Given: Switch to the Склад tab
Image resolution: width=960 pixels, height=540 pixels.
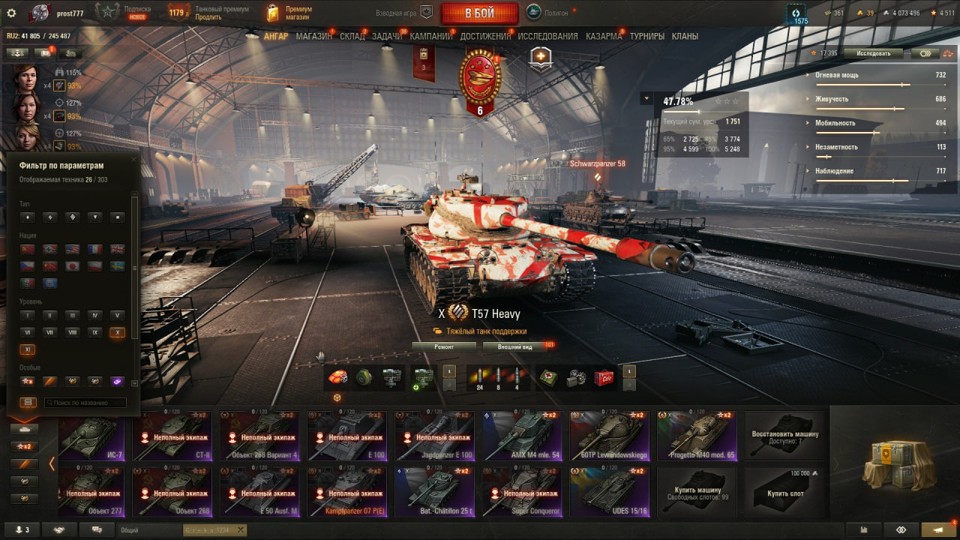Looking at the screenshot, I should tap(352, 36).
